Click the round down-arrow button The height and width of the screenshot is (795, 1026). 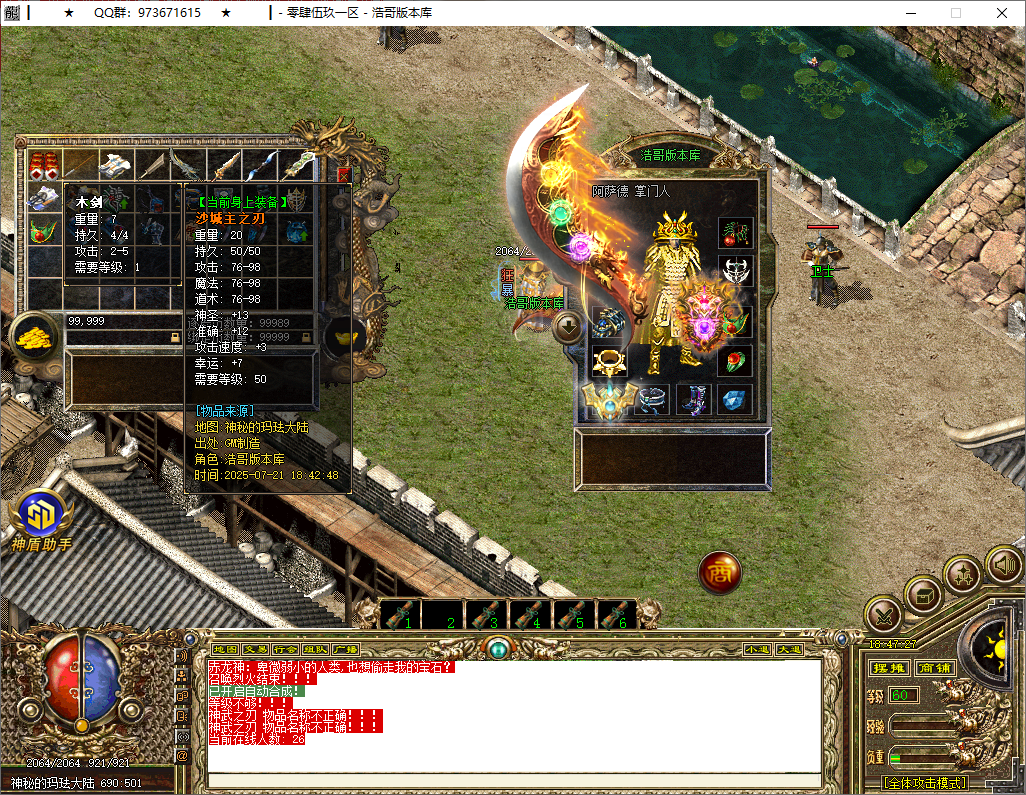(568, 326)
